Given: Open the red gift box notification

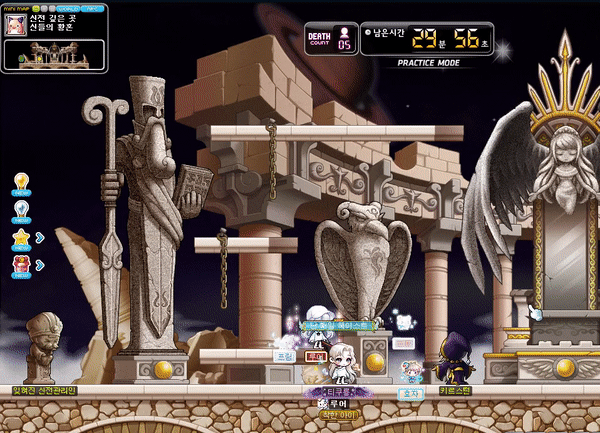Looking at the screenshot, I should click(x=20, y=265).
